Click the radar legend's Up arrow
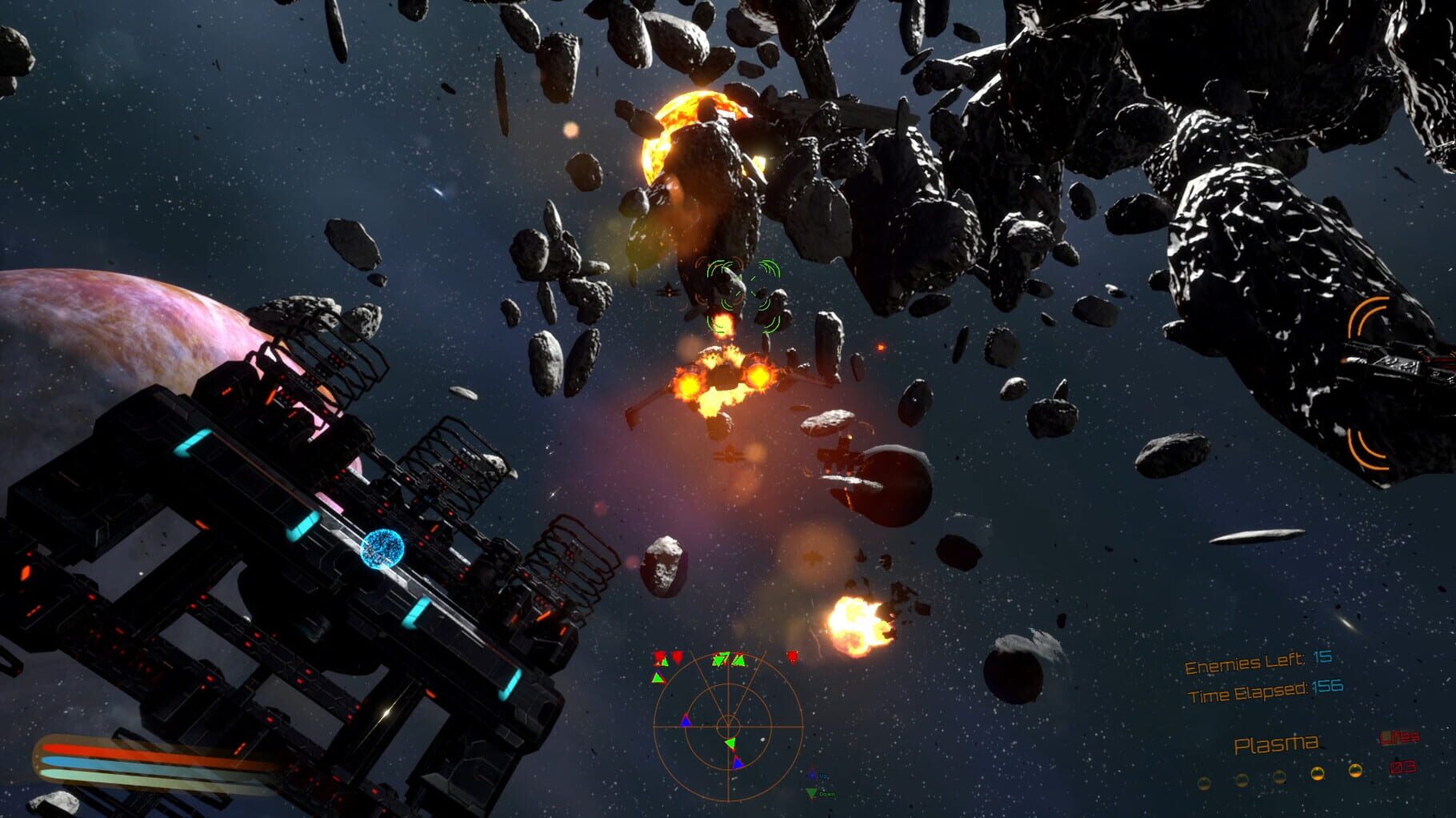Screen dimensions: 1456x818 pos(812,775)
